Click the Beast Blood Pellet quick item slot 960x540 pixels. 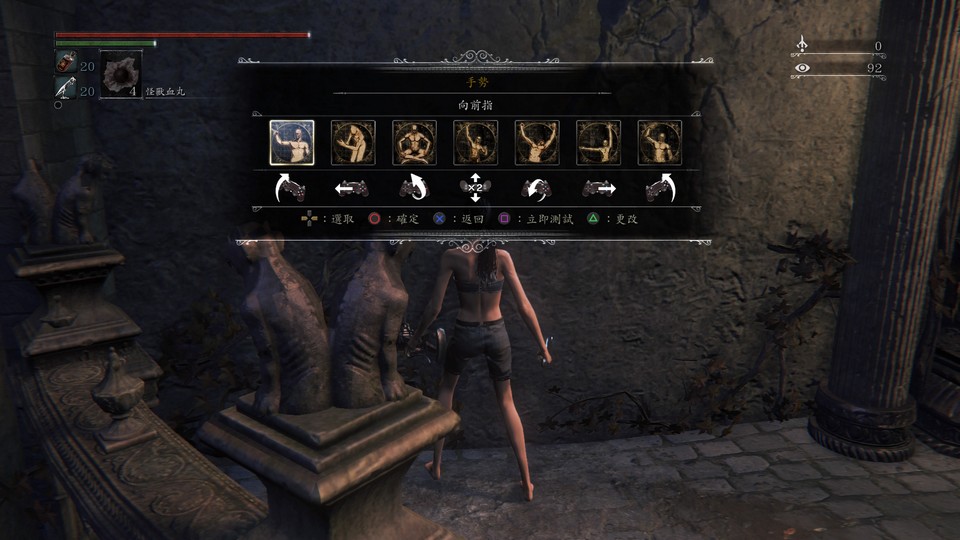(x=121, y=73)
